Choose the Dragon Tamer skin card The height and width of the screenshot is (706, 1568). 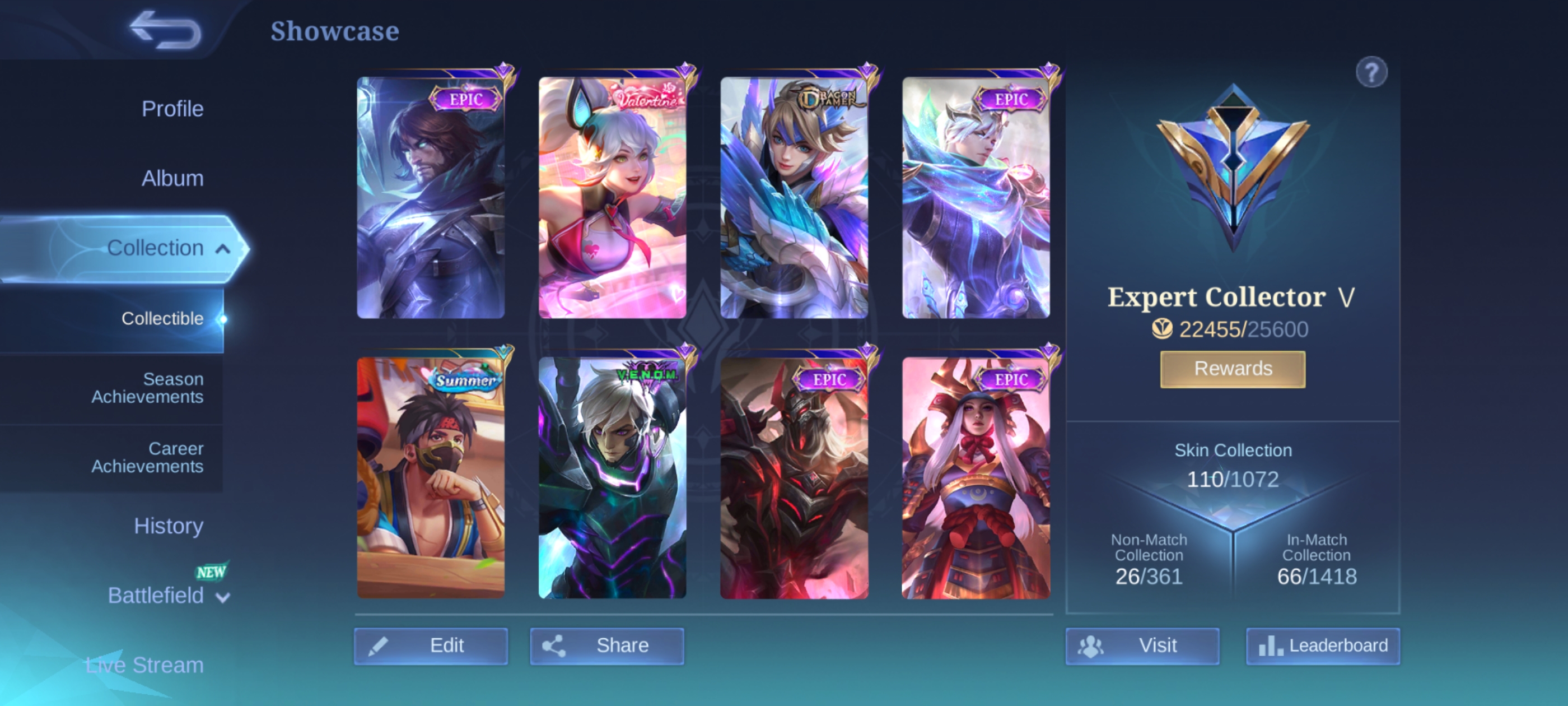[794, 198]
